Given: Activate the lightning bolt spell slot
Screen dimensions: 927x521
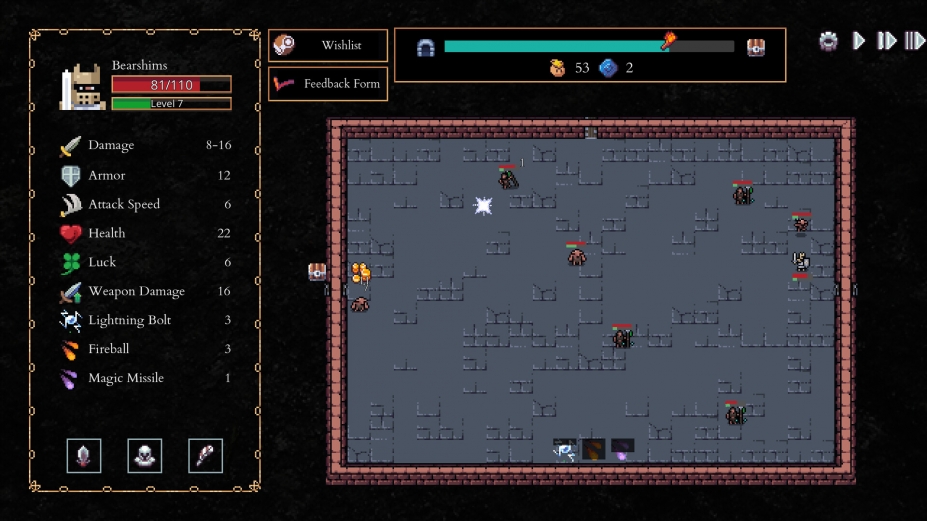Looking at the screenshot, I should 565,448.
